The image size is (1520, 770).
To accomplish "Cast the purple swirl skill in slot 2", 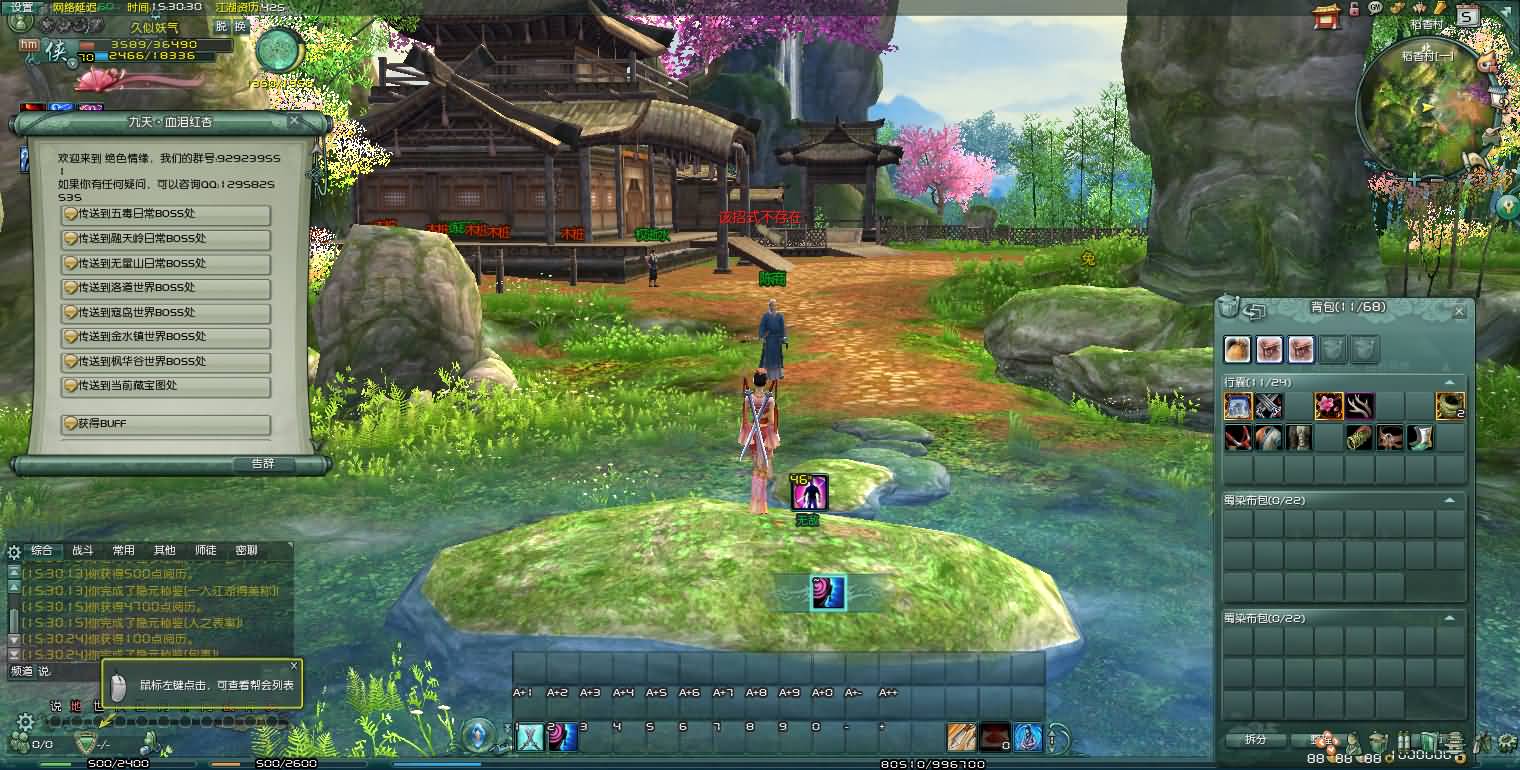I will [561, 737].
